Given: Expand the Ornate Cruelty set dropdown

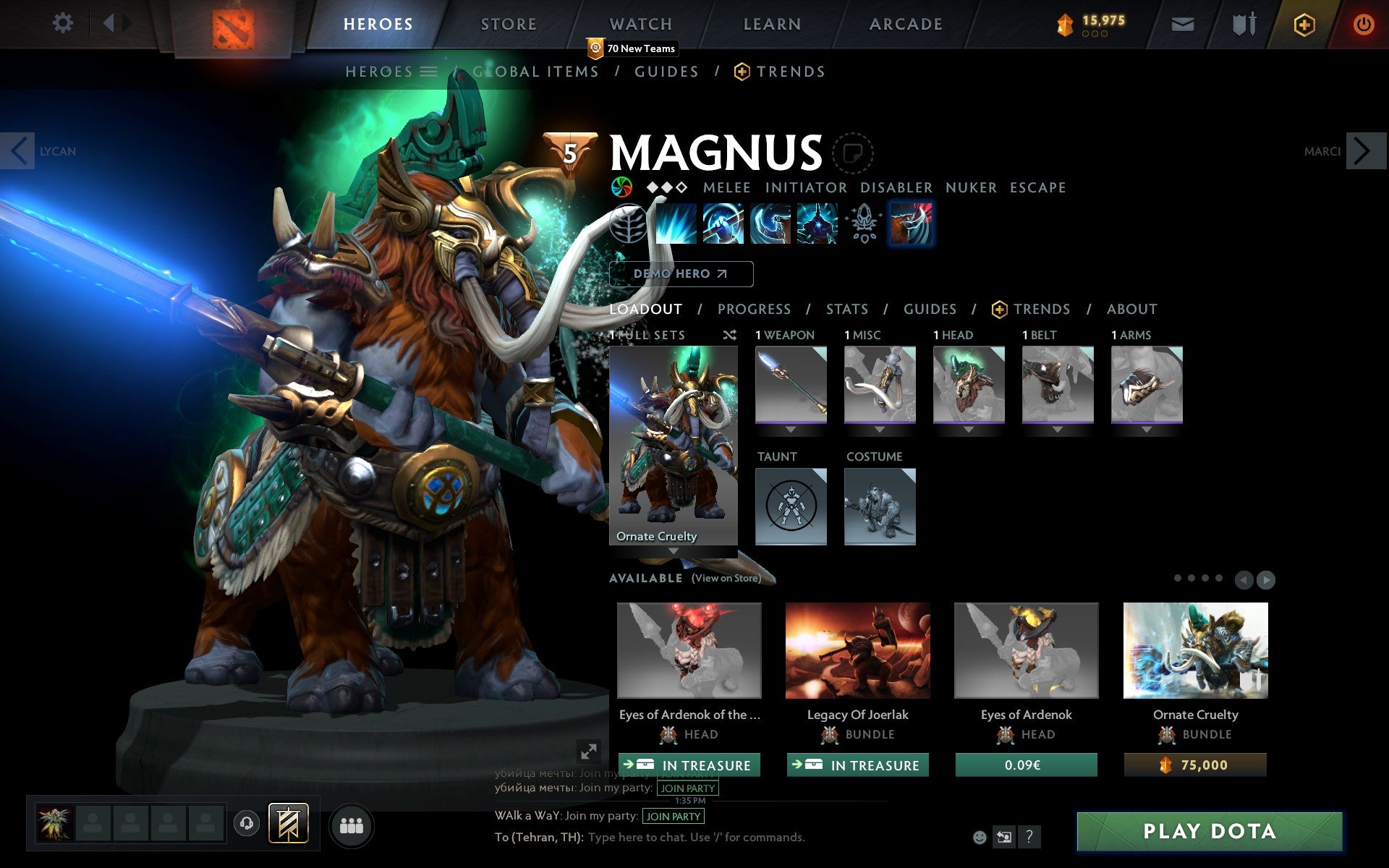Looking at the screenshot, I should (673, 551).
